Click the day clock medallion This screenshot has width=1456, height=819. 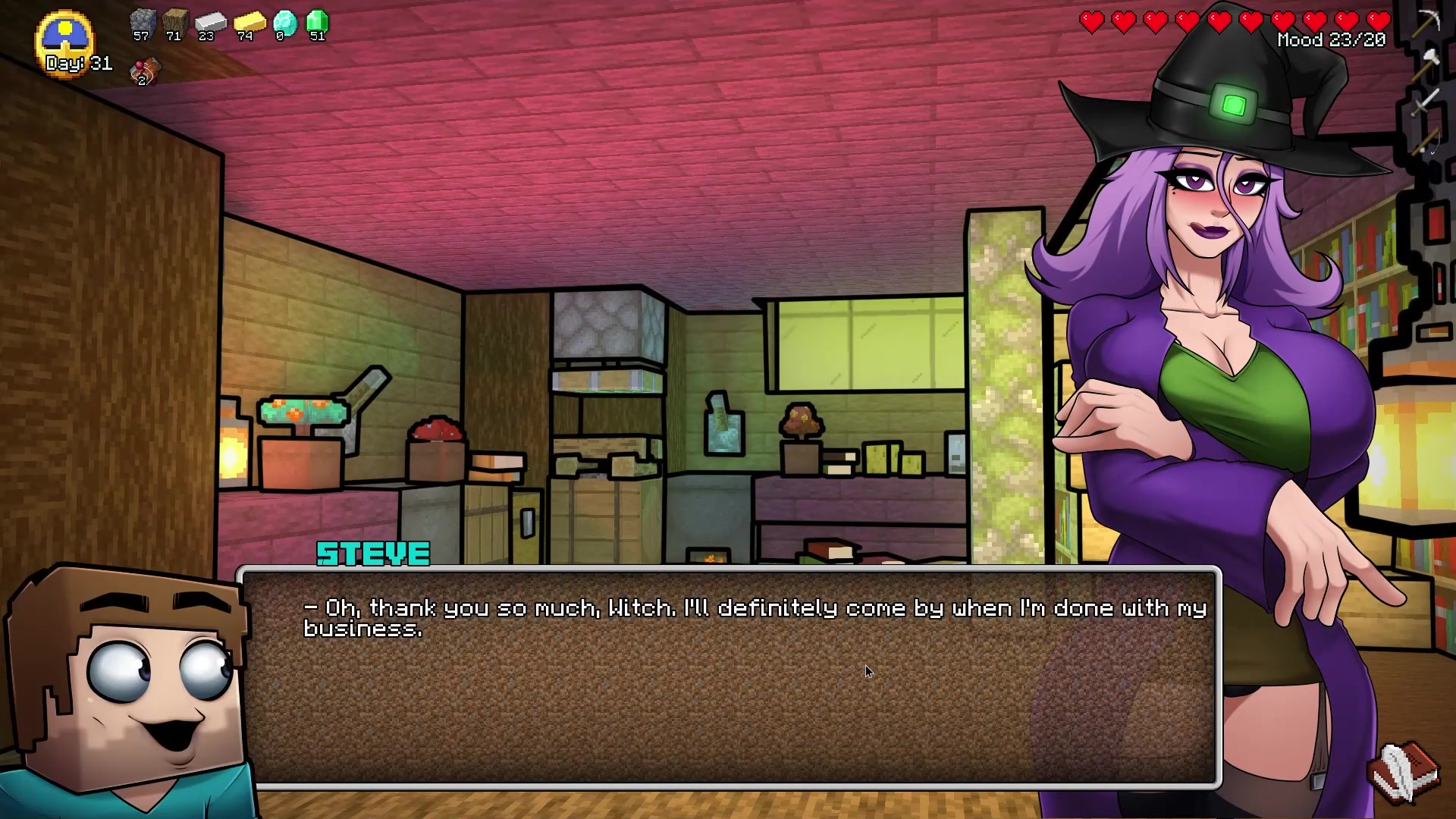(65, 38)
